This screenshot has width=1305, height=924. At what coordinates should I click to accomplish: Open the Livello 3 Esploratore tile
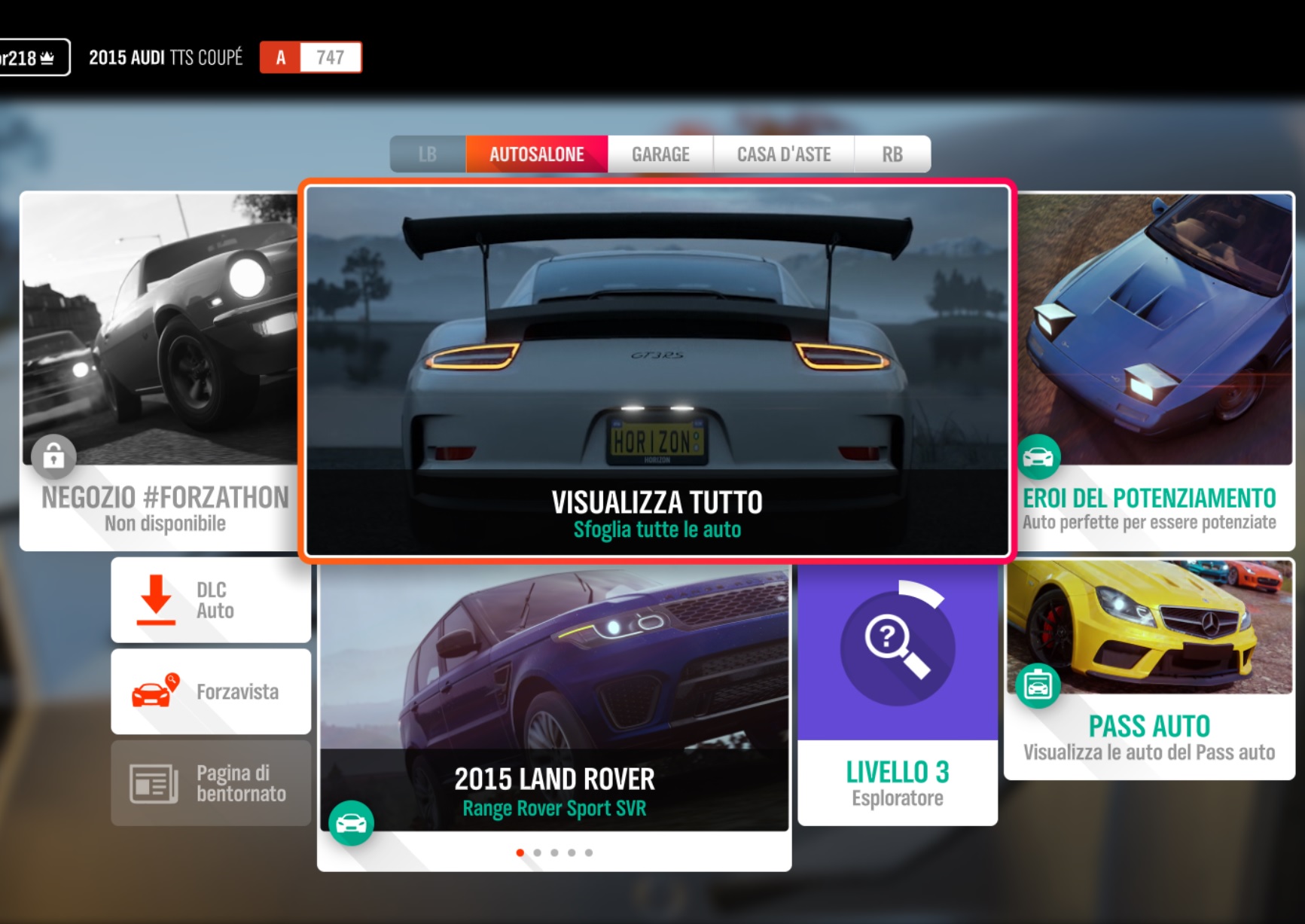click(897, 693)
